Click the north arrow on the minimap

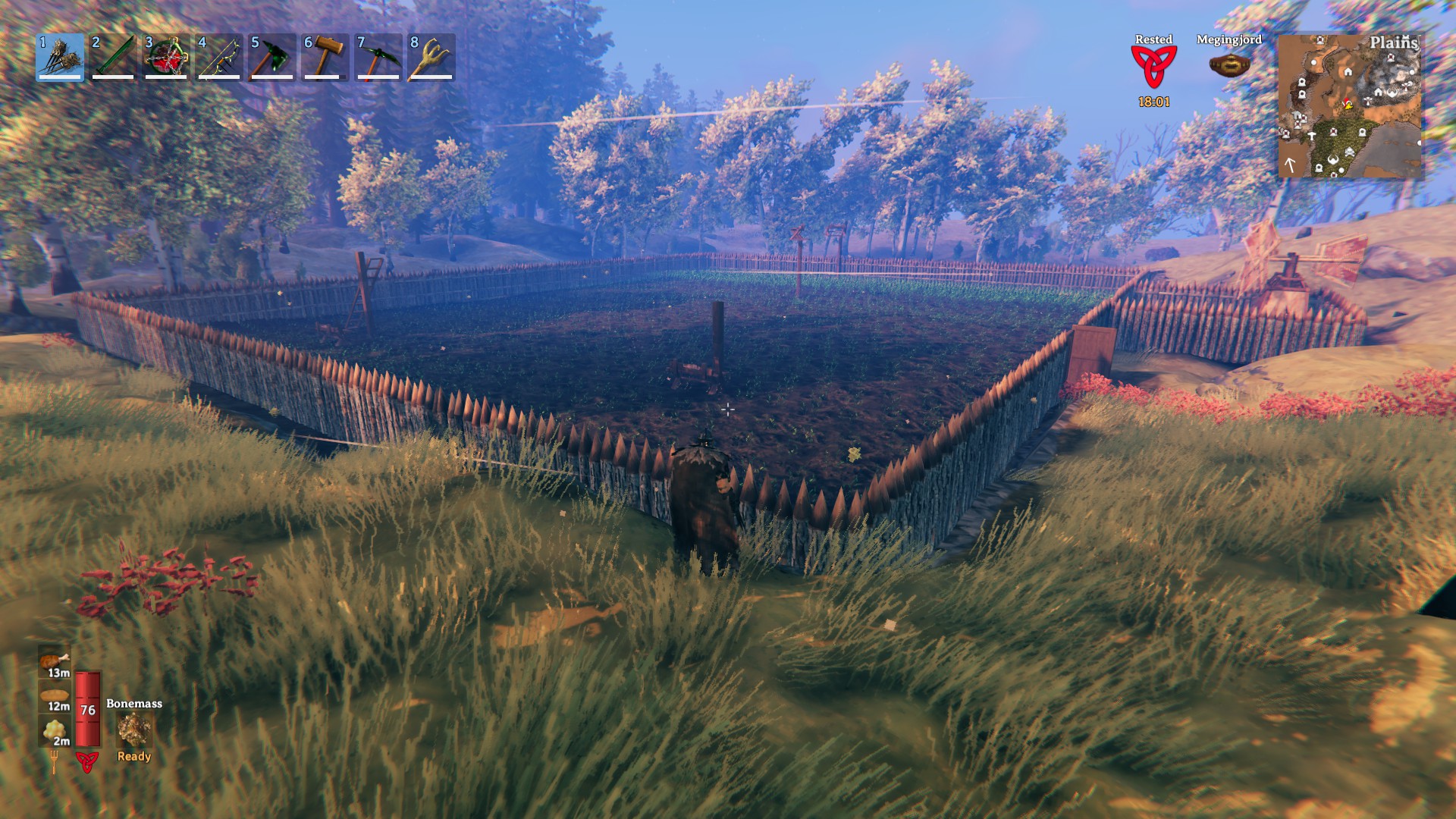tap(1290, 162)
